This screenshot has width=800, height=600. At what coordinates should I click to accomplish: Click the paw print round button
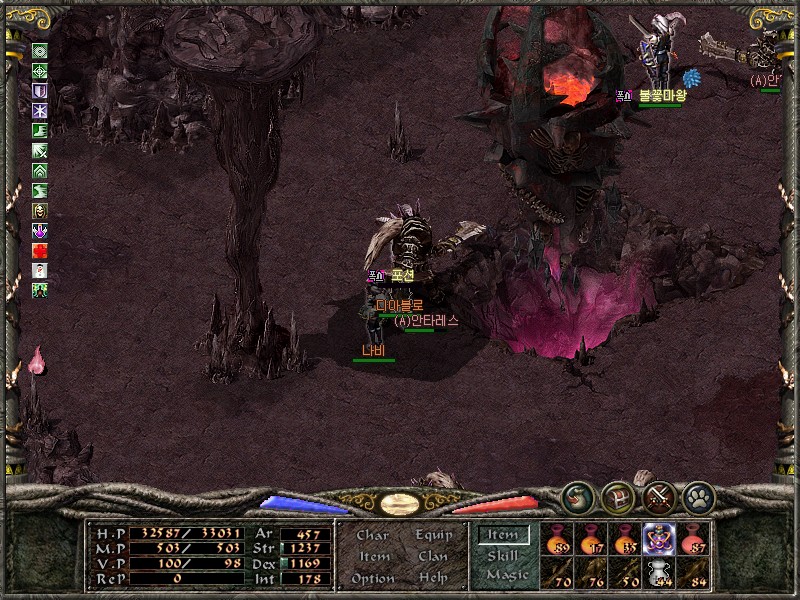(x=697, y=496)
